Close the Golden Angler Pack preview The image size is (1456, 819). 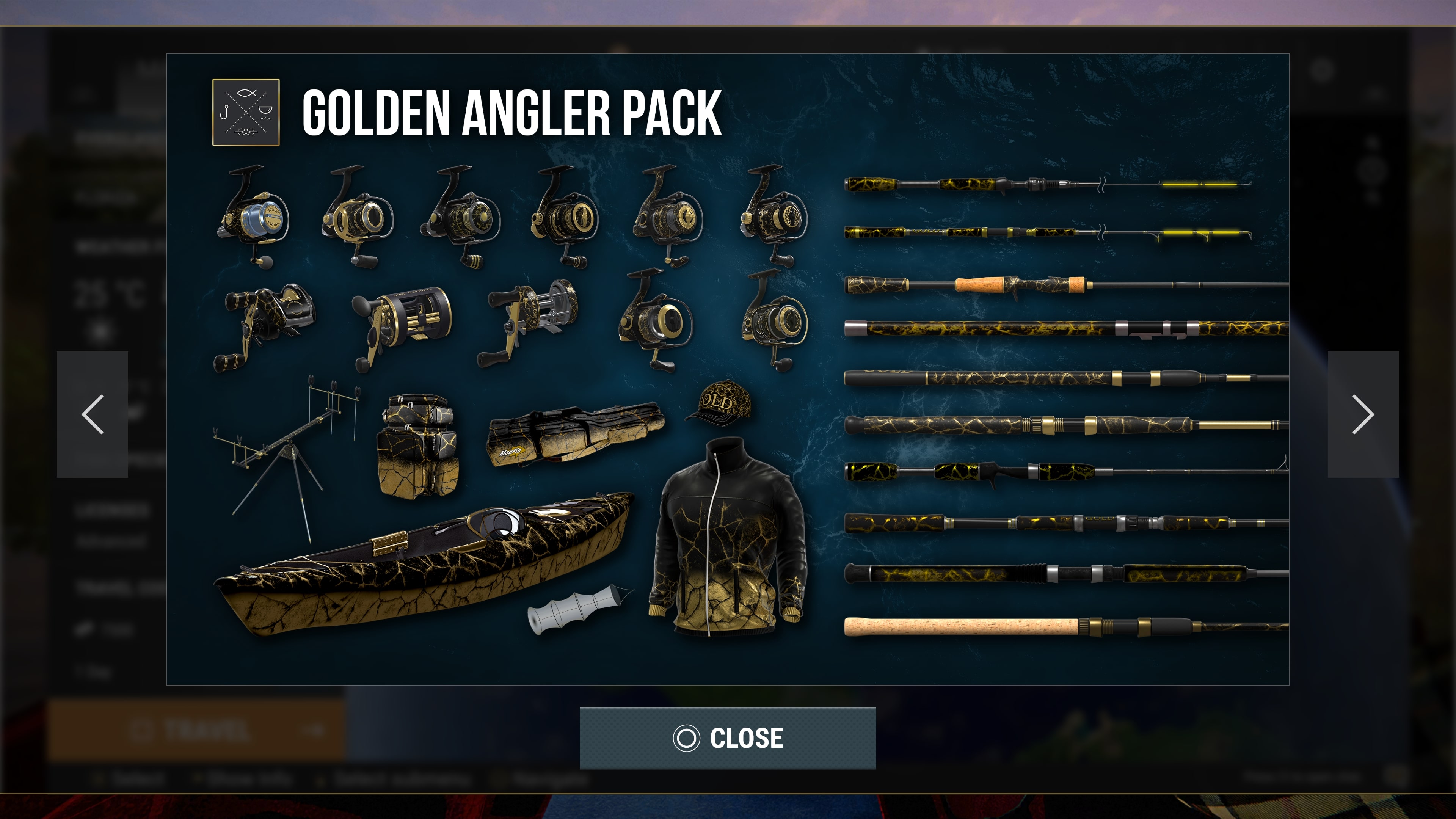[x=728, y=737]
